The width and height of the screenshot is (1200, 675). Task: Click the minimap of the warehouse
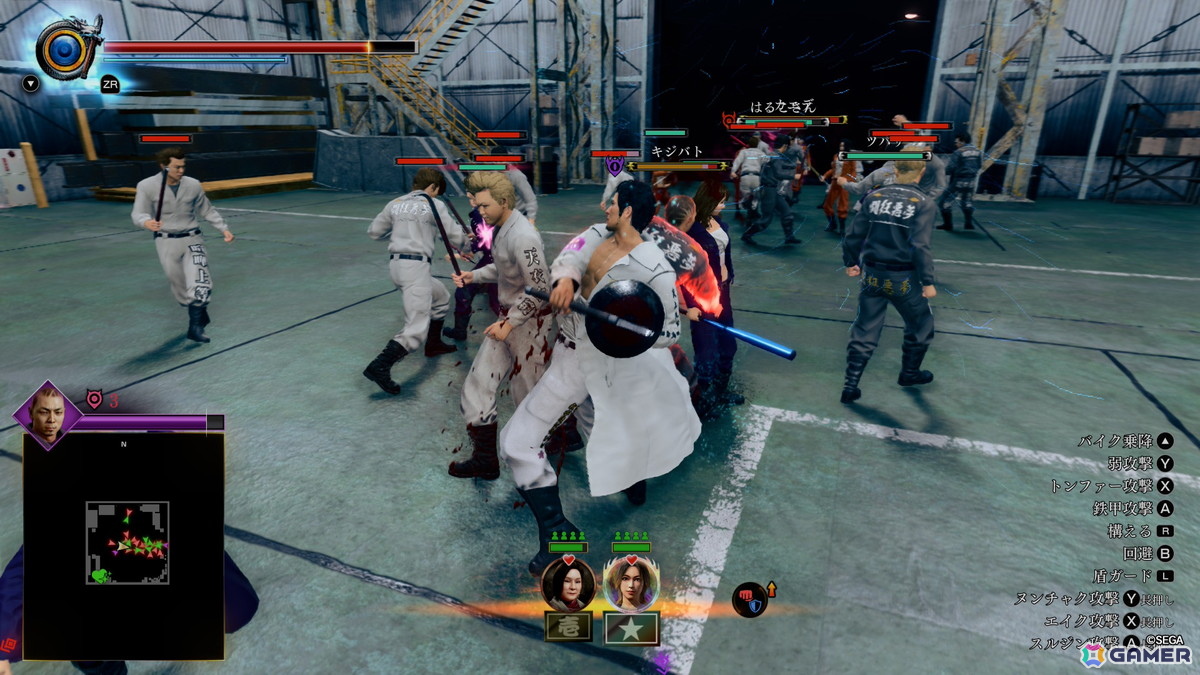pos(126,543)
